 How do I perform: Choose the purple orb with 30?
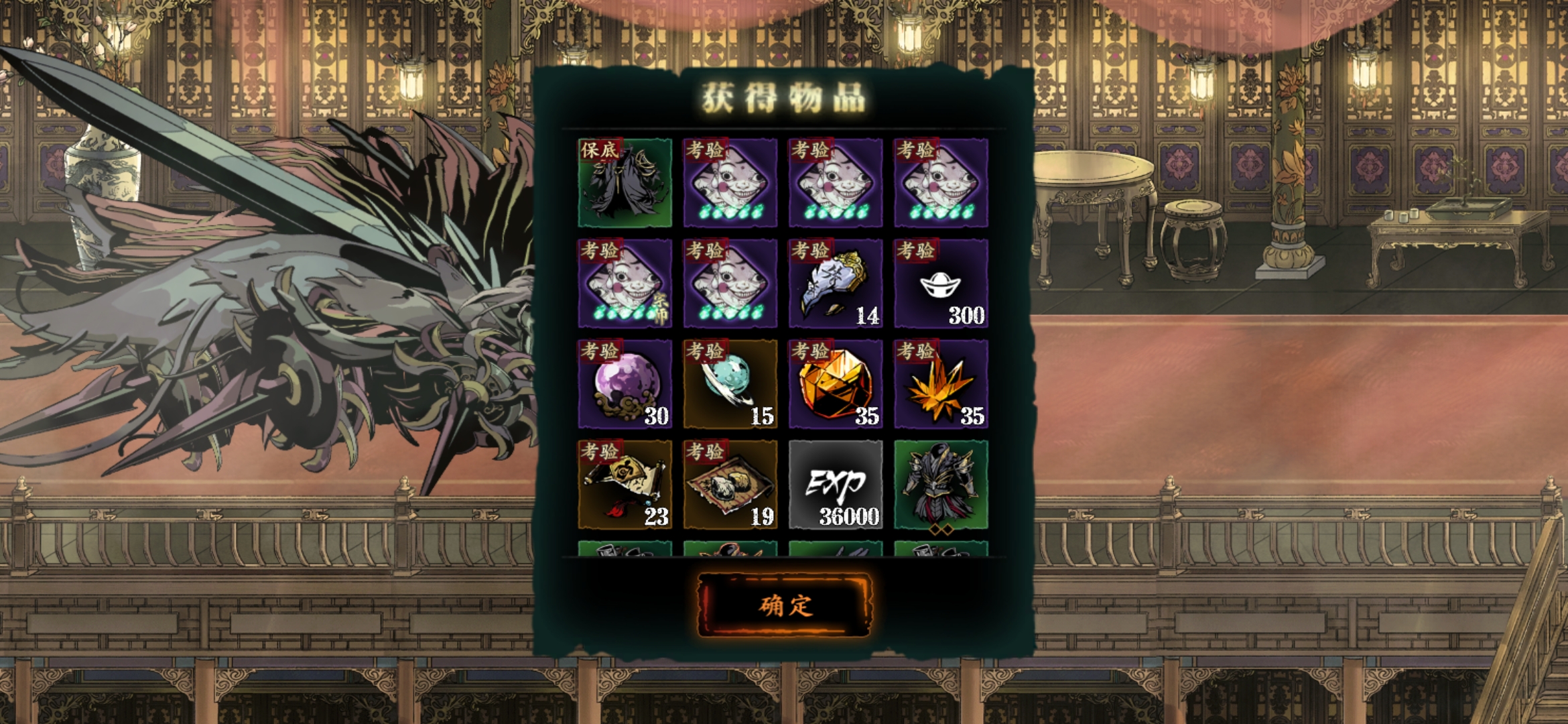(625, 384)
